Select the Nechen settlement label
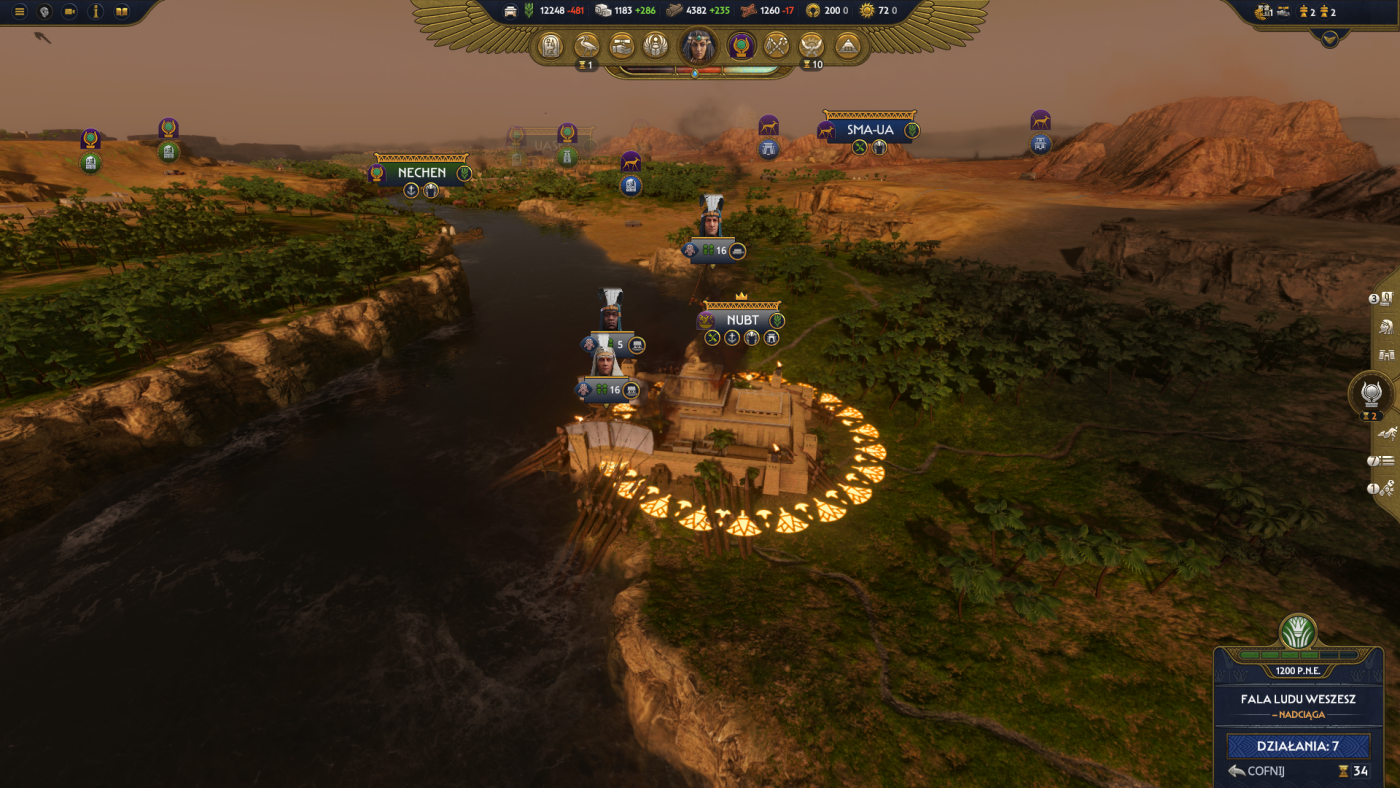This screenshot has height=788, width=1400. click(x=421, y=173)
